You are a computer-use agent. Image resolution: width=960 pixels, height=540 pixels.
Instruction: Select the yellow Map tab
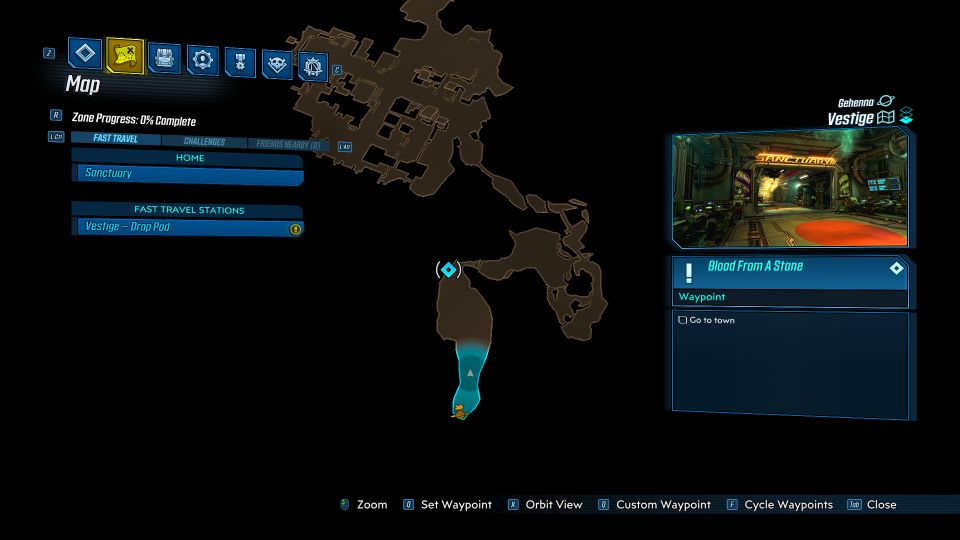click(125, 57)
